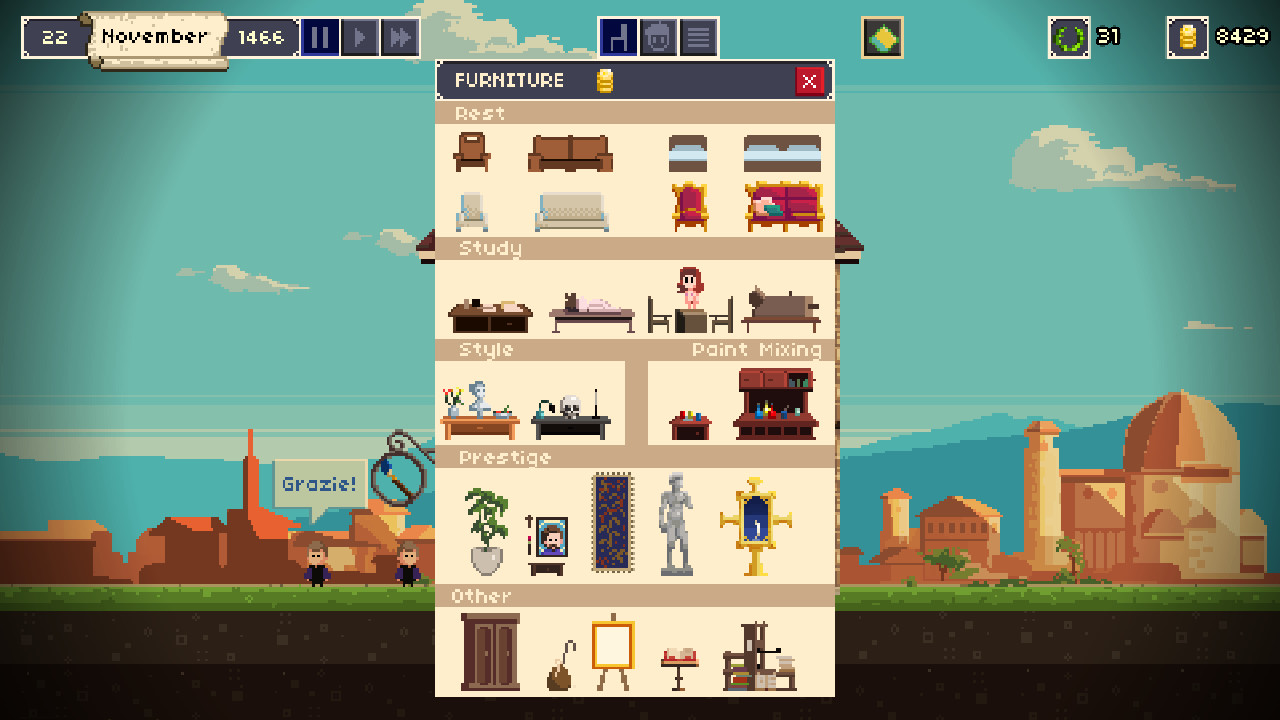1280x720 pixels.
Task: Open the list log icon in top toolbar
Action: (x=697, y=37)
